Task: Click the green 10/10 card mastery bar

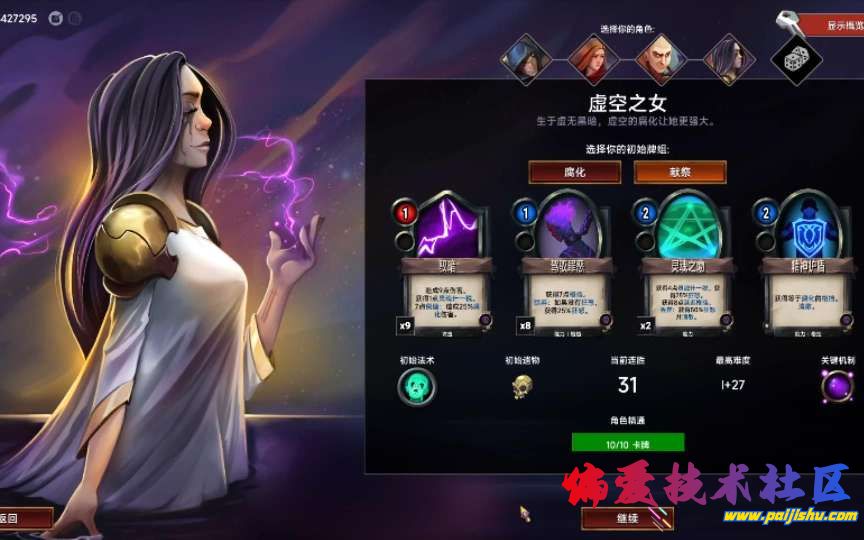Action: [x=628, y=442]
